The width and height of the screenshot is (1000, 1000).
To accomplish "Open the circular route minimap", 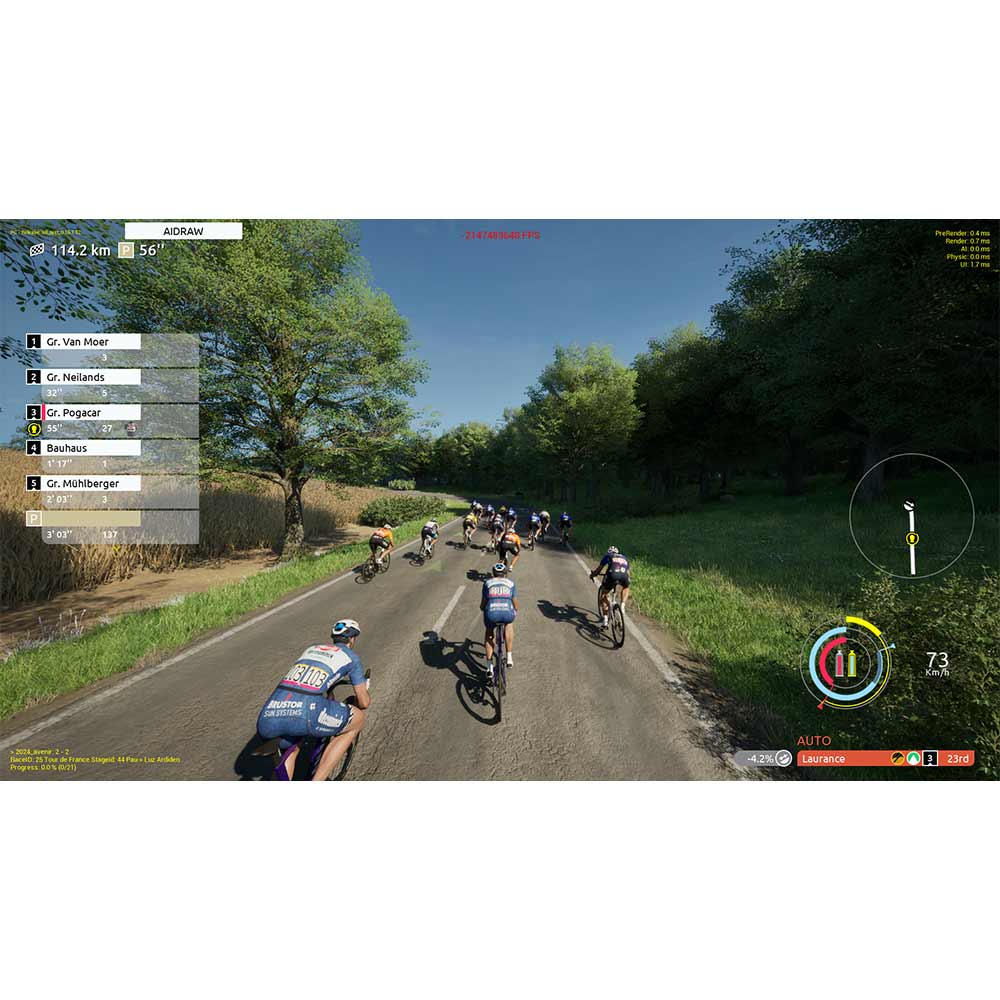I will pyautogui.click(x=911, y=516).
